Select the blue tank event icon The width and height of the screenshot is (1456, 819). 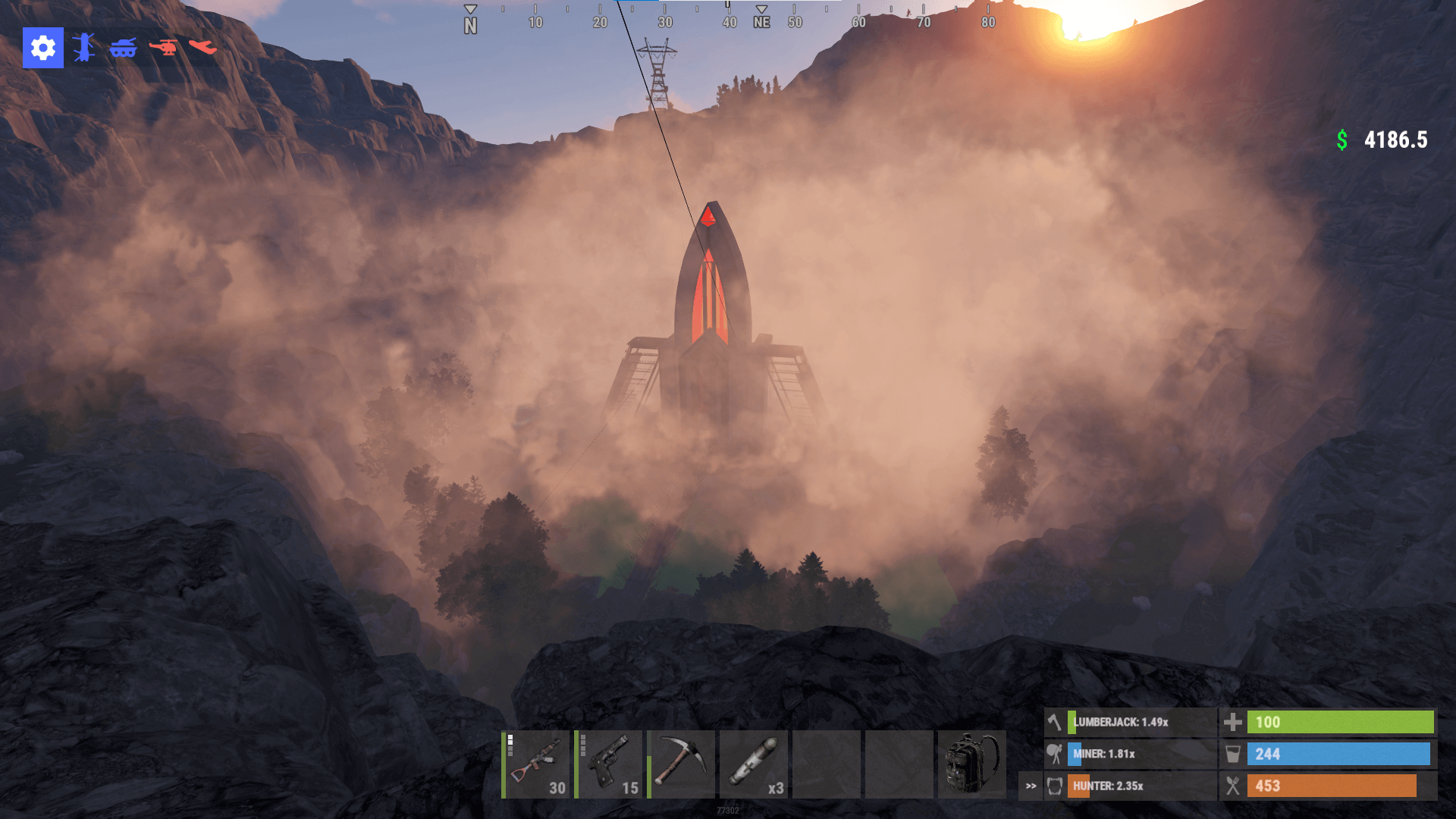[123, 49]
